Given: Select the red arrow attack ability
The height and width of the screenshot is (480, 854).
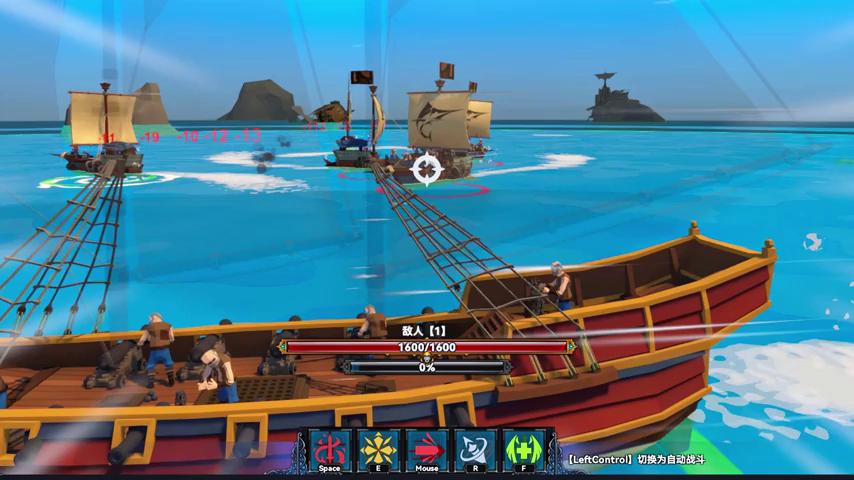Looking at the screenshot, I should click(x=427, y=450).
